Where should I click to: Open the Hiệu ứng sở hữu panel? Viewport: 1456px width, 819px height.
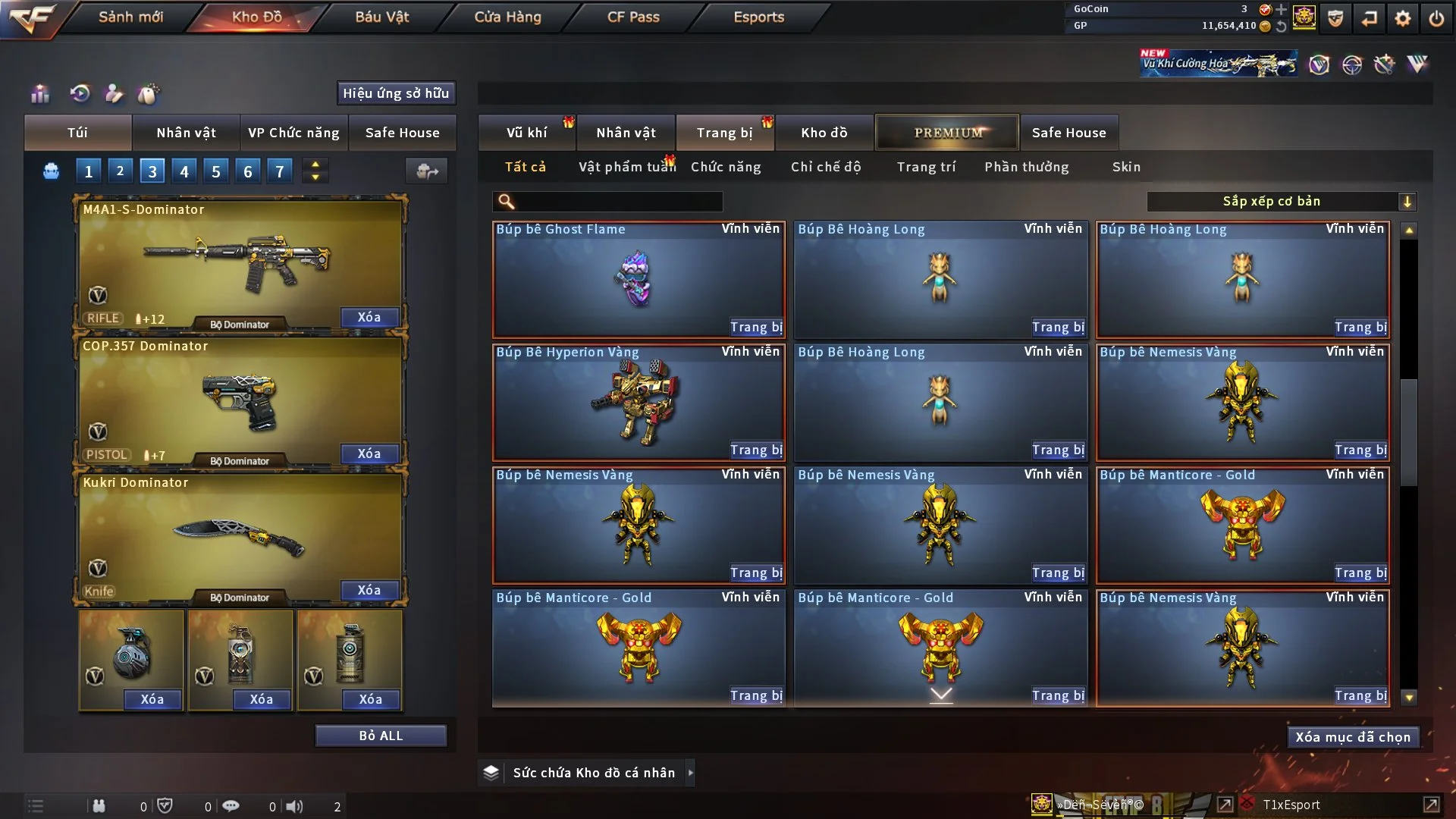[396, 93]
